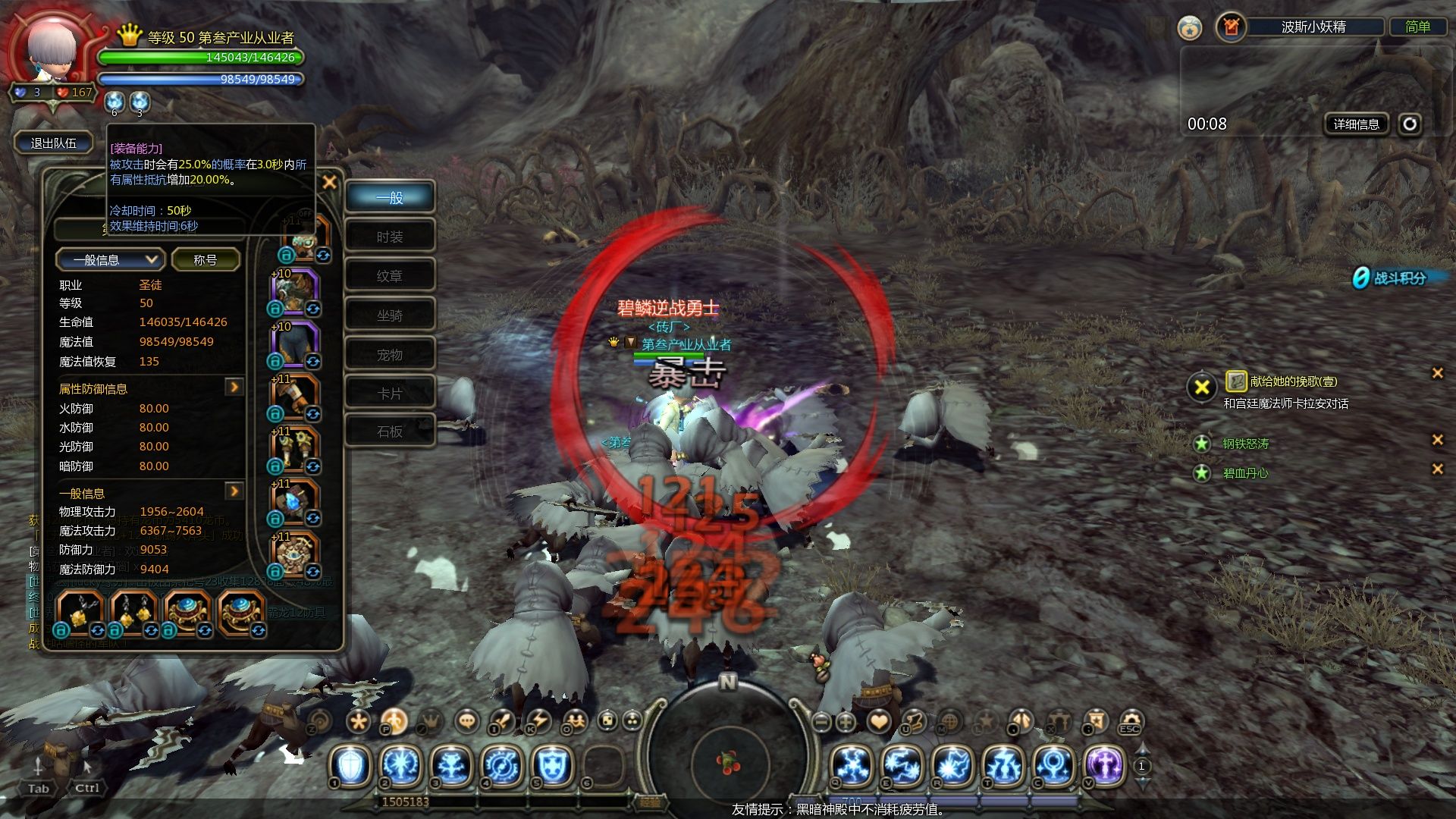The height and width of the screenshot is (819, 1456).
Task: Select the equipped blue gem armor slot
Action: [294, 501]
